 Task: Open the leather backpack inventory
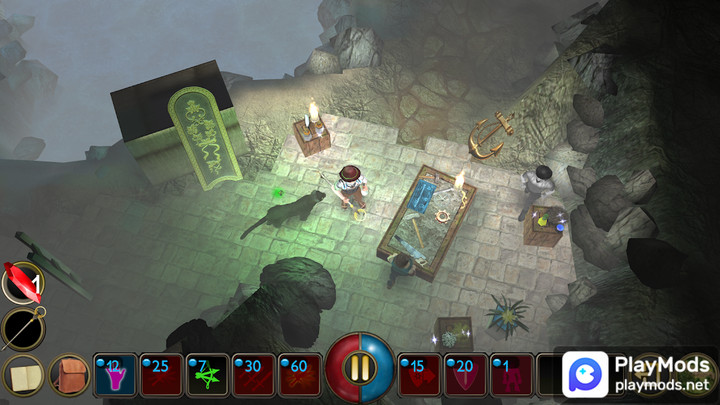[70, 375]
